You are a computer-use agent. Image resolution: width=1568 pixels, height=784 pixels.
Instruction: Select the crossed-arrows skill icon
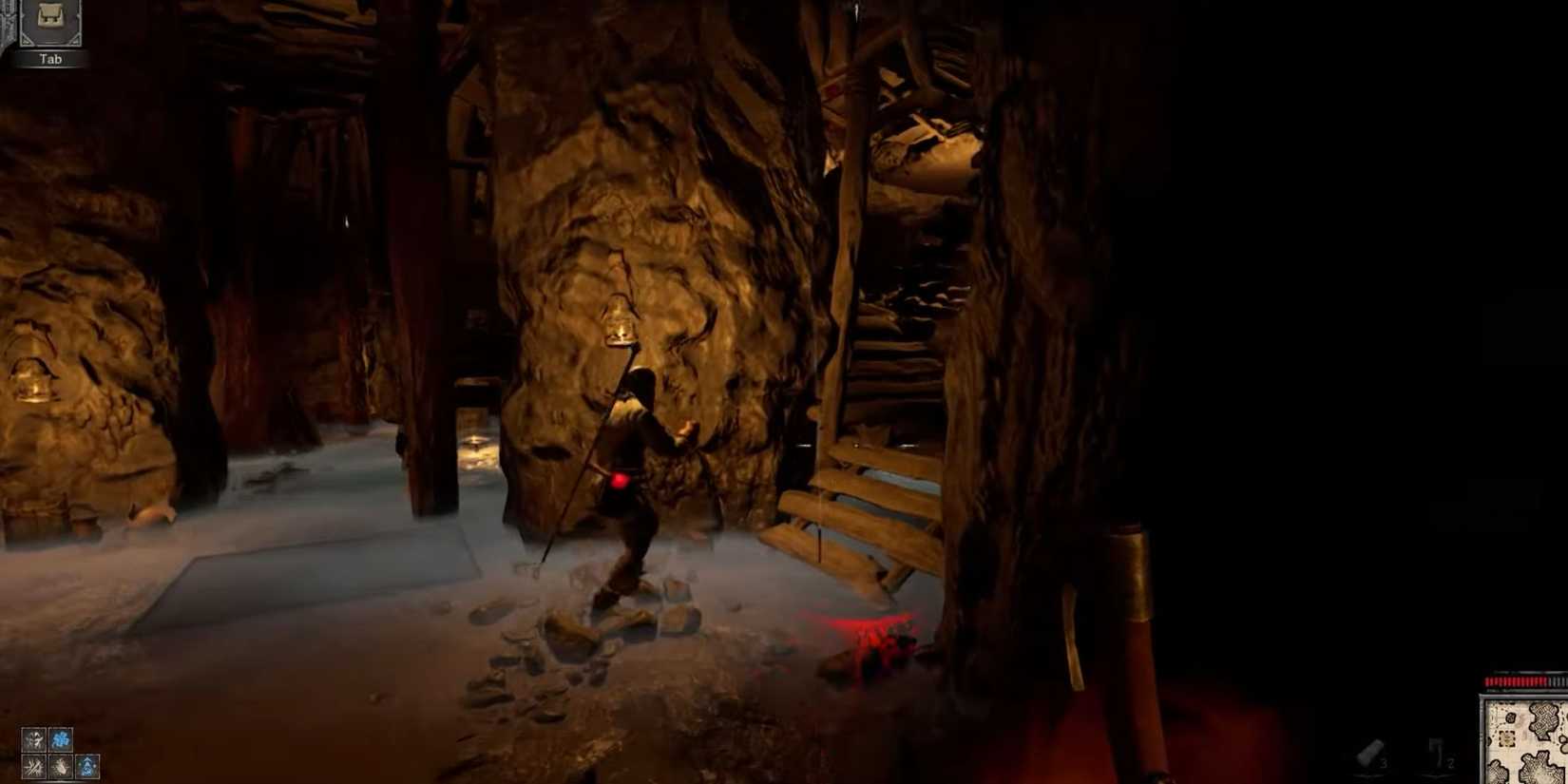34,766
